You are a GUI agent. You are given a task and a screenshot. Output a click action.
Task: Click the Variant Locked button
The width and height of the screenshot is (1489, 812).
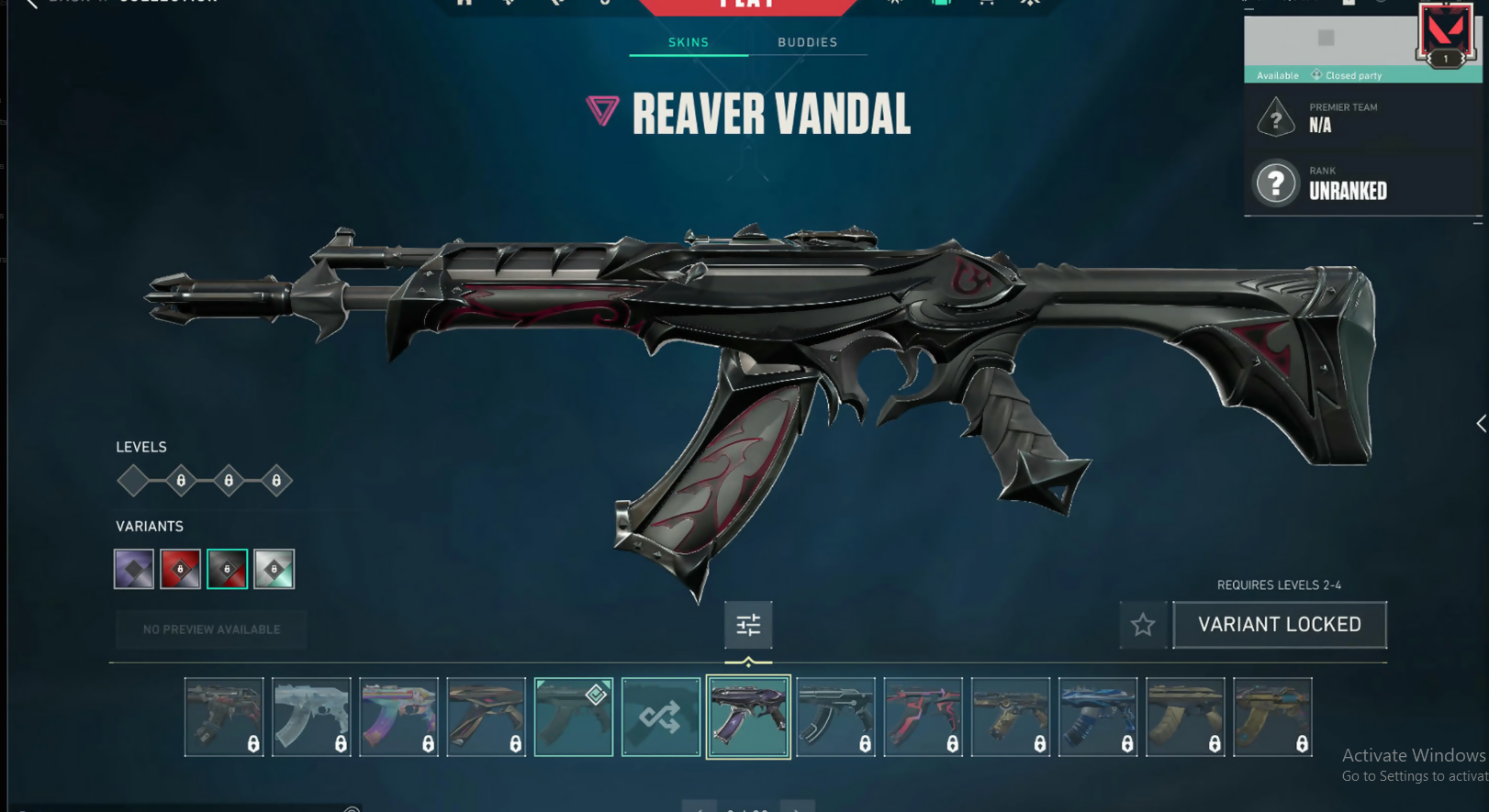coord(1280,625)
